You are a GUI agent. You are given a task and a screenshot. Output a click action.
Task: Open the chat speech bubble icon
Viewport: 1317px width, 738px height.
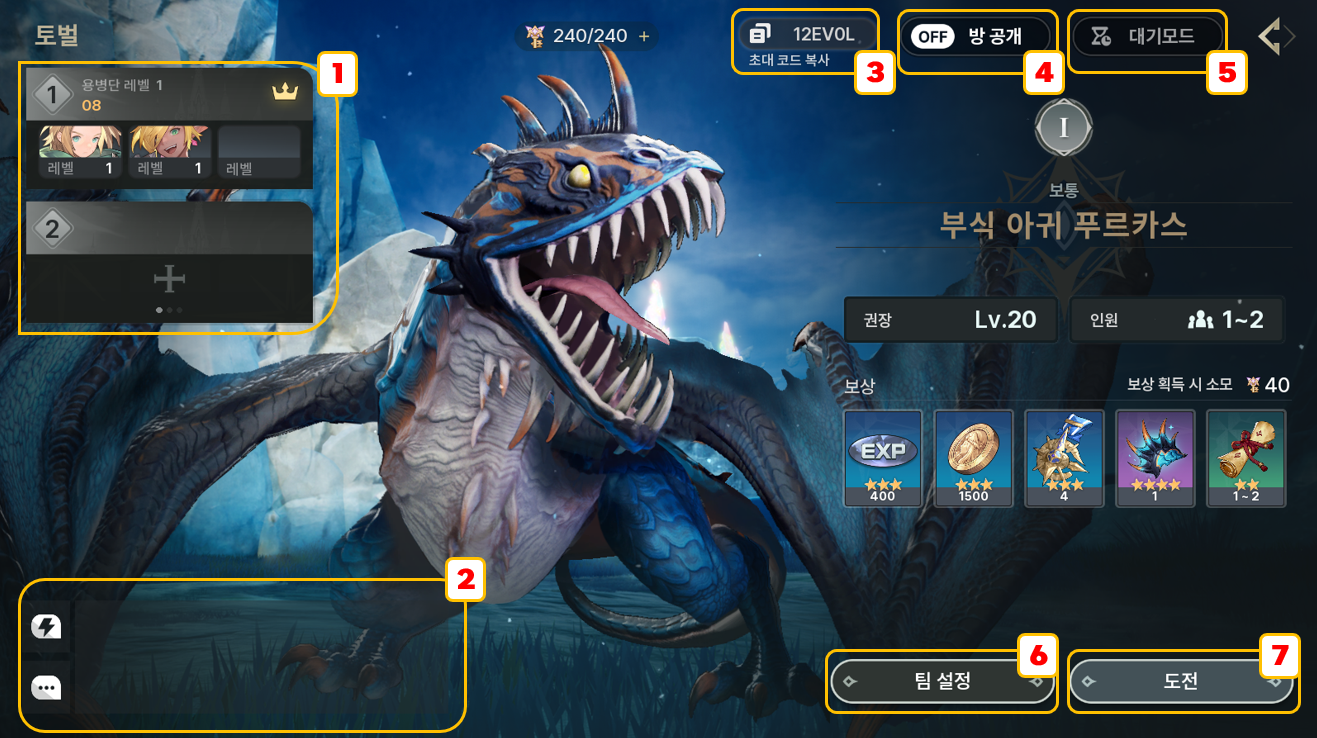click(x=46, y=688)
